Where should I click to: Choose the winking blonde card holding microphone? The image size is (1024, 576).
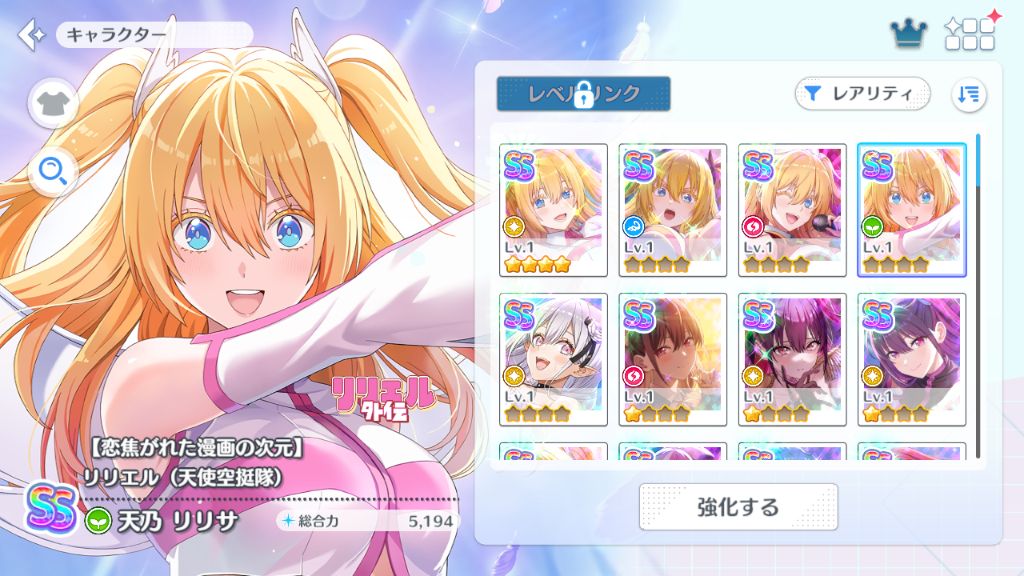(792, 210)
